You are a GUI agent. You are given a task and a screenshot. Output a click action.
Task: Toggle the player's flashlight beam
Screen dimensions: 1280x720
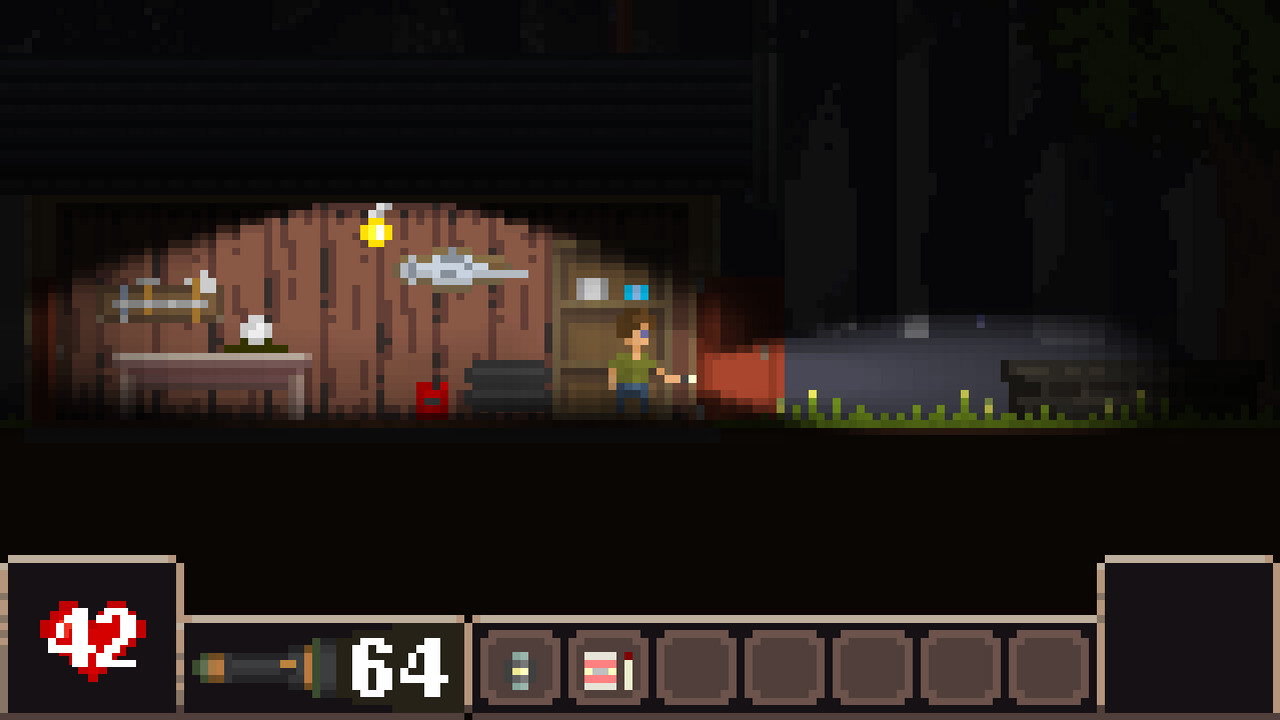click(690, 380)
